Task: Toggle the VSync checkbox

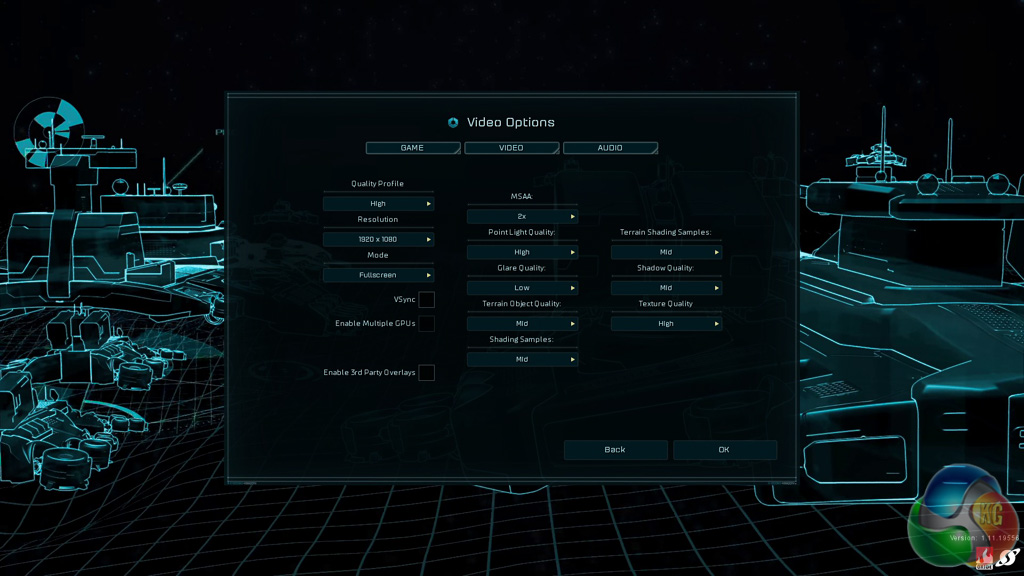Action: click(x=427, y=300)
